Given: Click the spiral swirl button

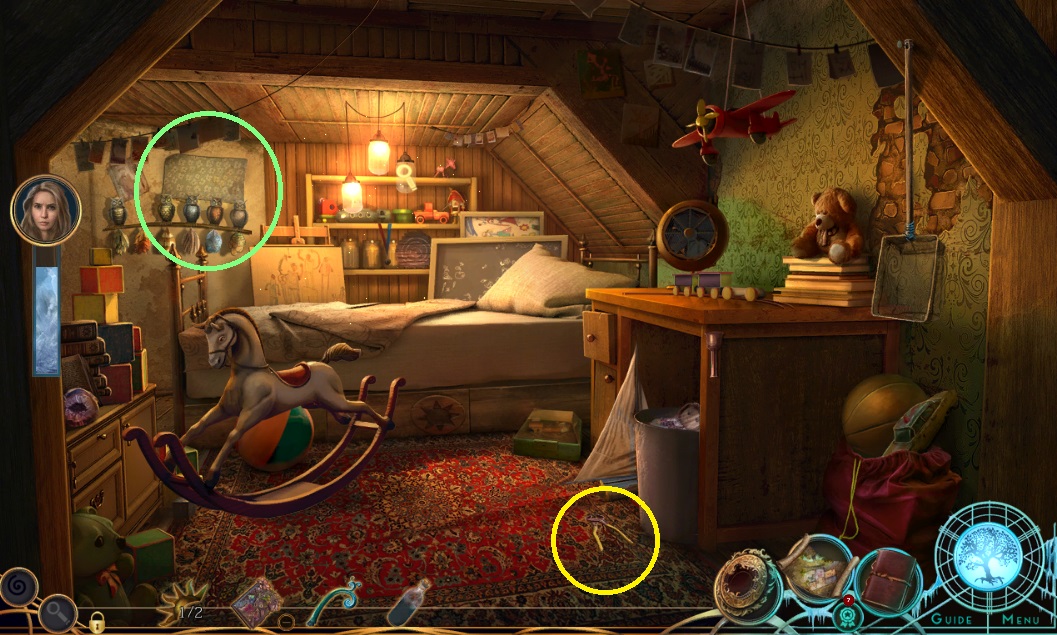Looking at the screenshot, I should [18, 583].
